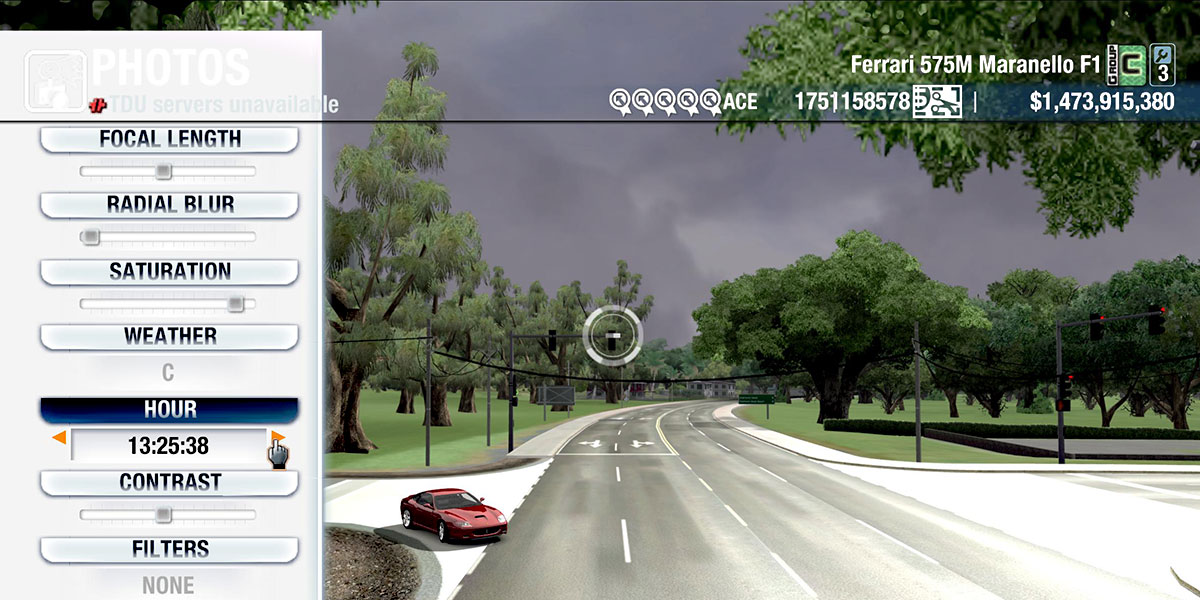
Task: Choose the Saturation option
Action: tap(169, 271)
